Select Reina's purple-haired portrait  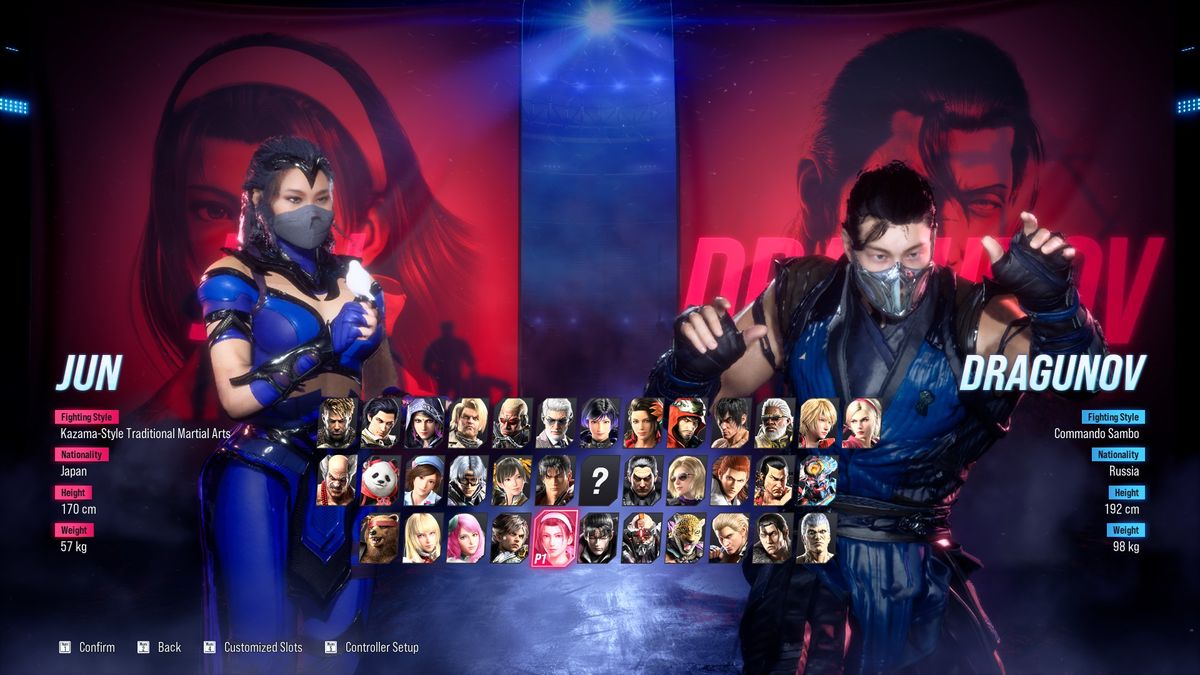pyautogui.click(x=598, y=423)
